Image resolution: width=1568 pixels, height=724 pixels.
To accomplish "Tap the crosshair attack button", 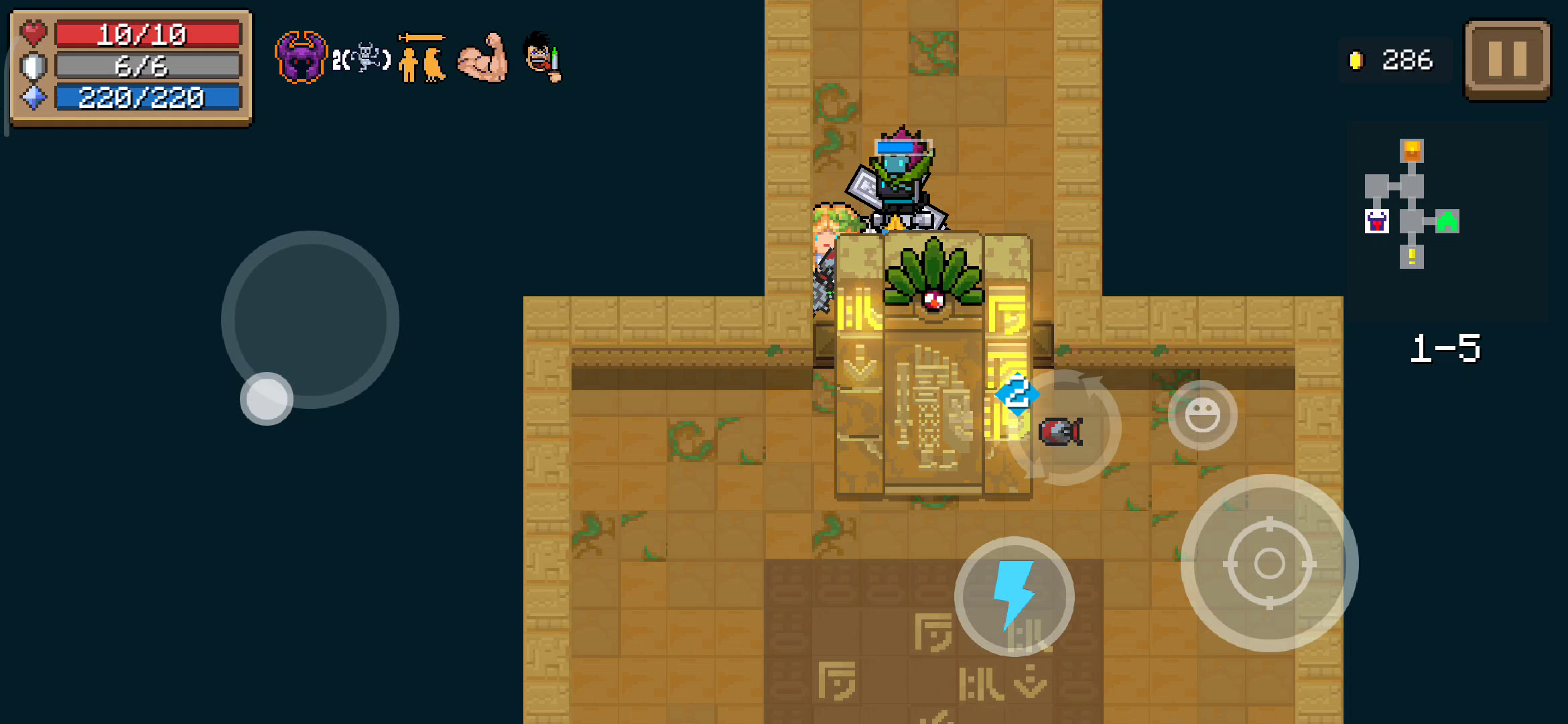I will 1268,562.
